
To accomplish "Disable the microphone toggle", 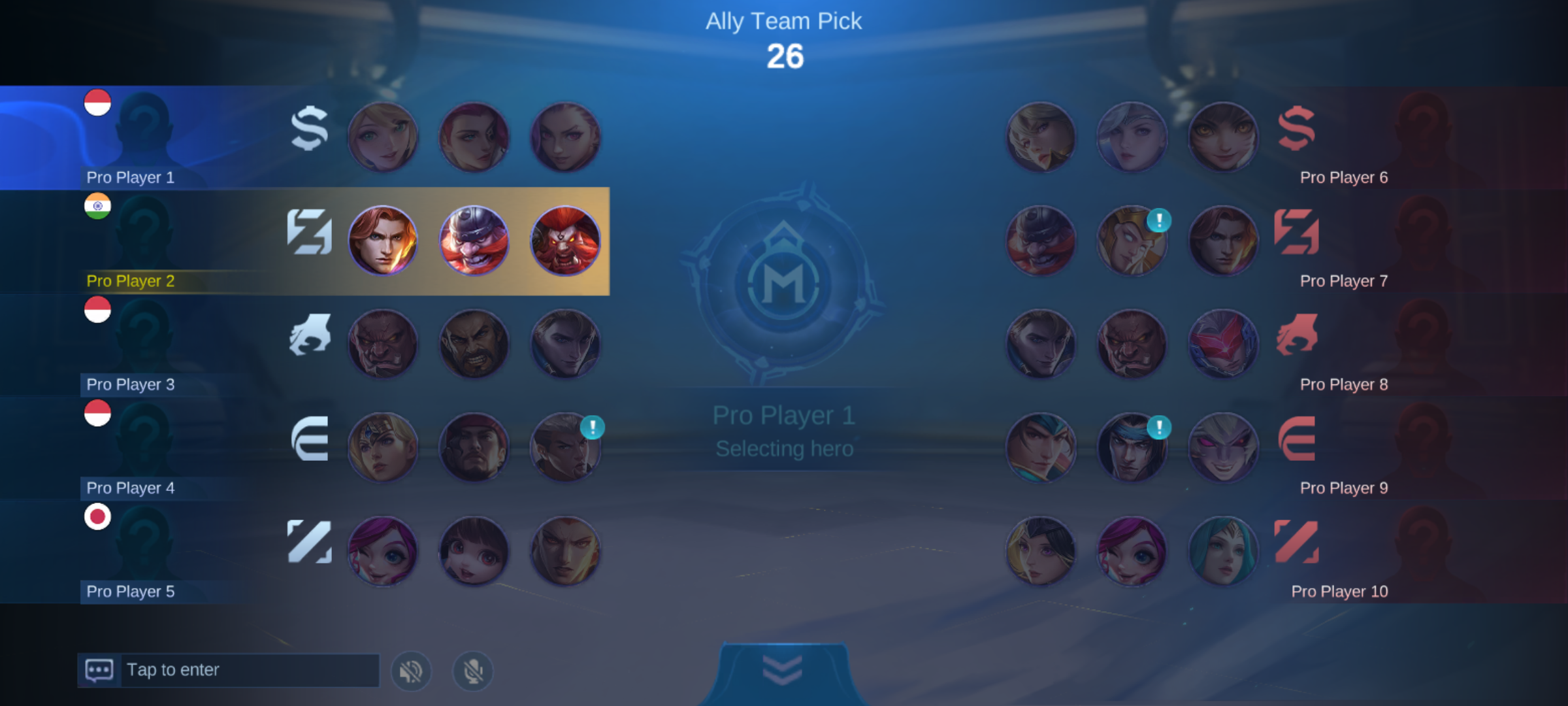I will click(472, 669).
